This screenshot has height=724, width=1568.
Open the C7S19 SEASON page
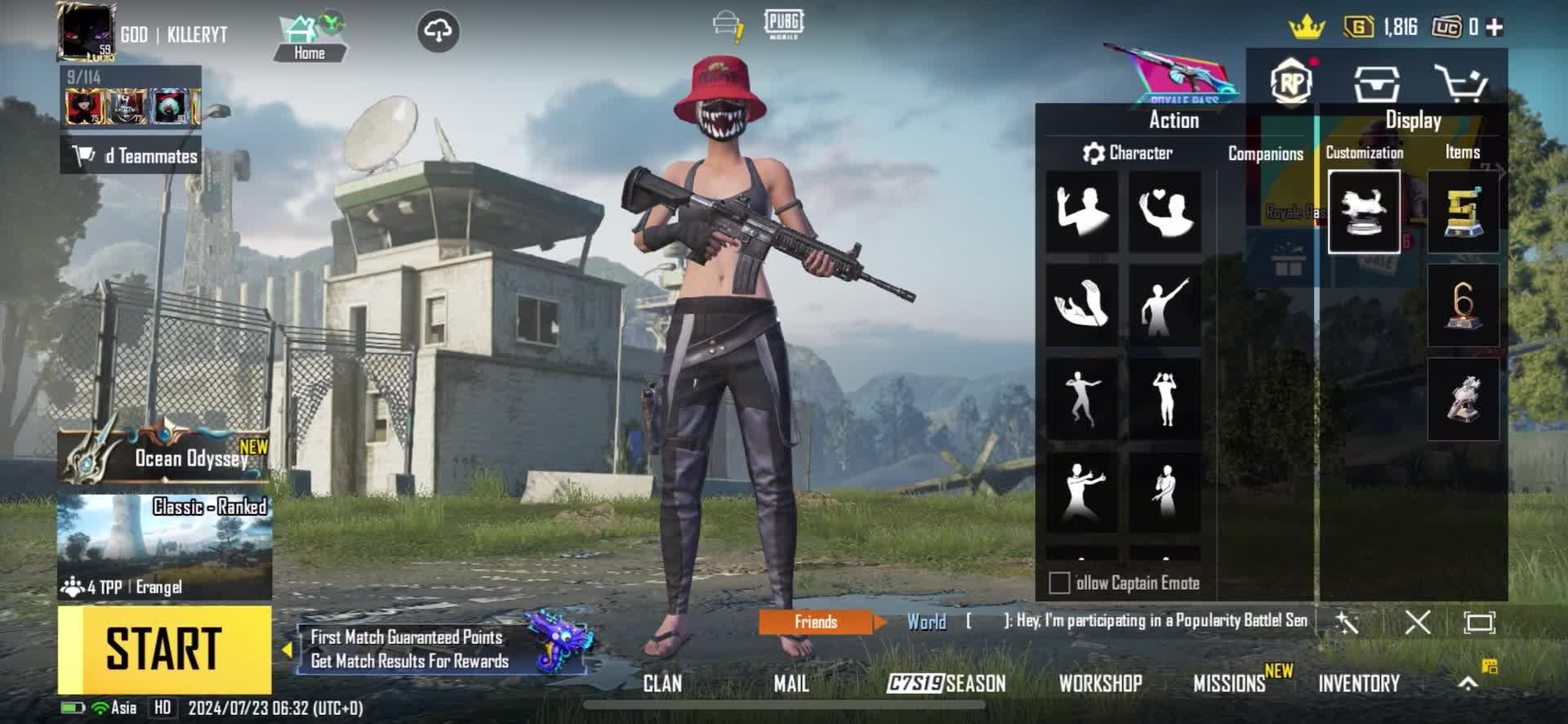pyautogui.click(x=947, y=683)
